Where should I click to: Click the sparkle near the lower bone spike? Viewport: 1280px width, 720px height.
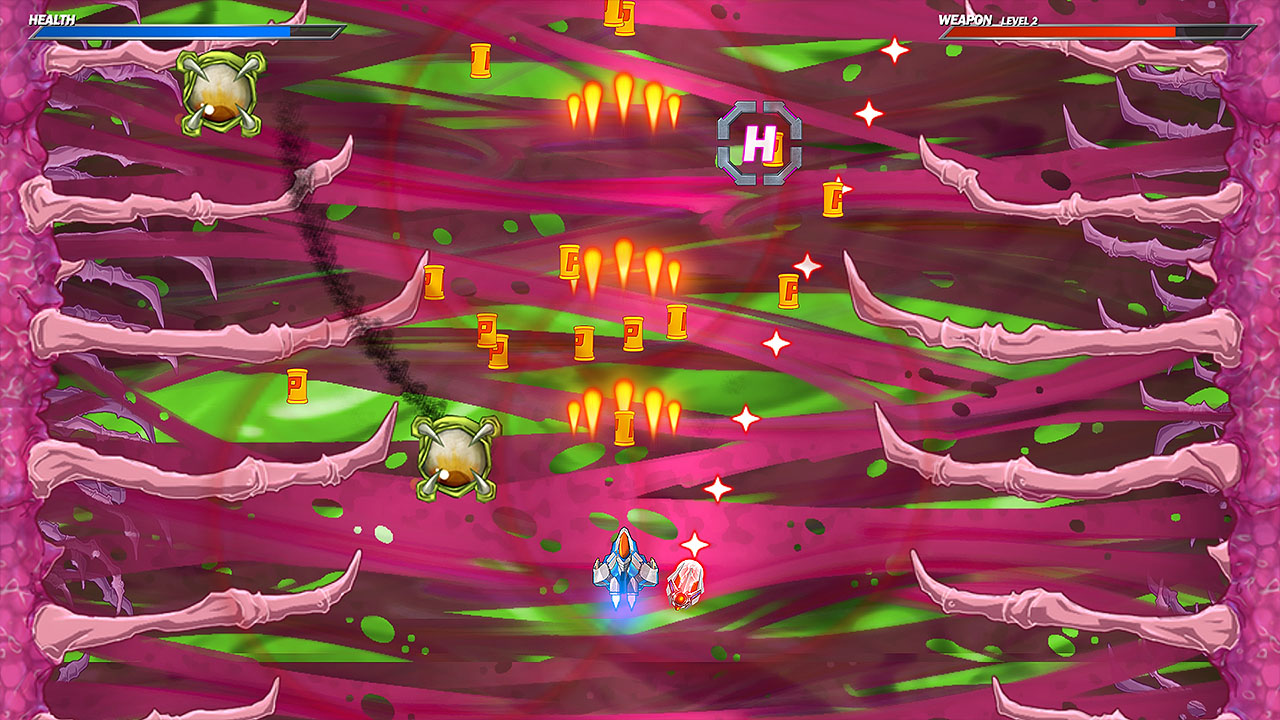tap(716, 489)
